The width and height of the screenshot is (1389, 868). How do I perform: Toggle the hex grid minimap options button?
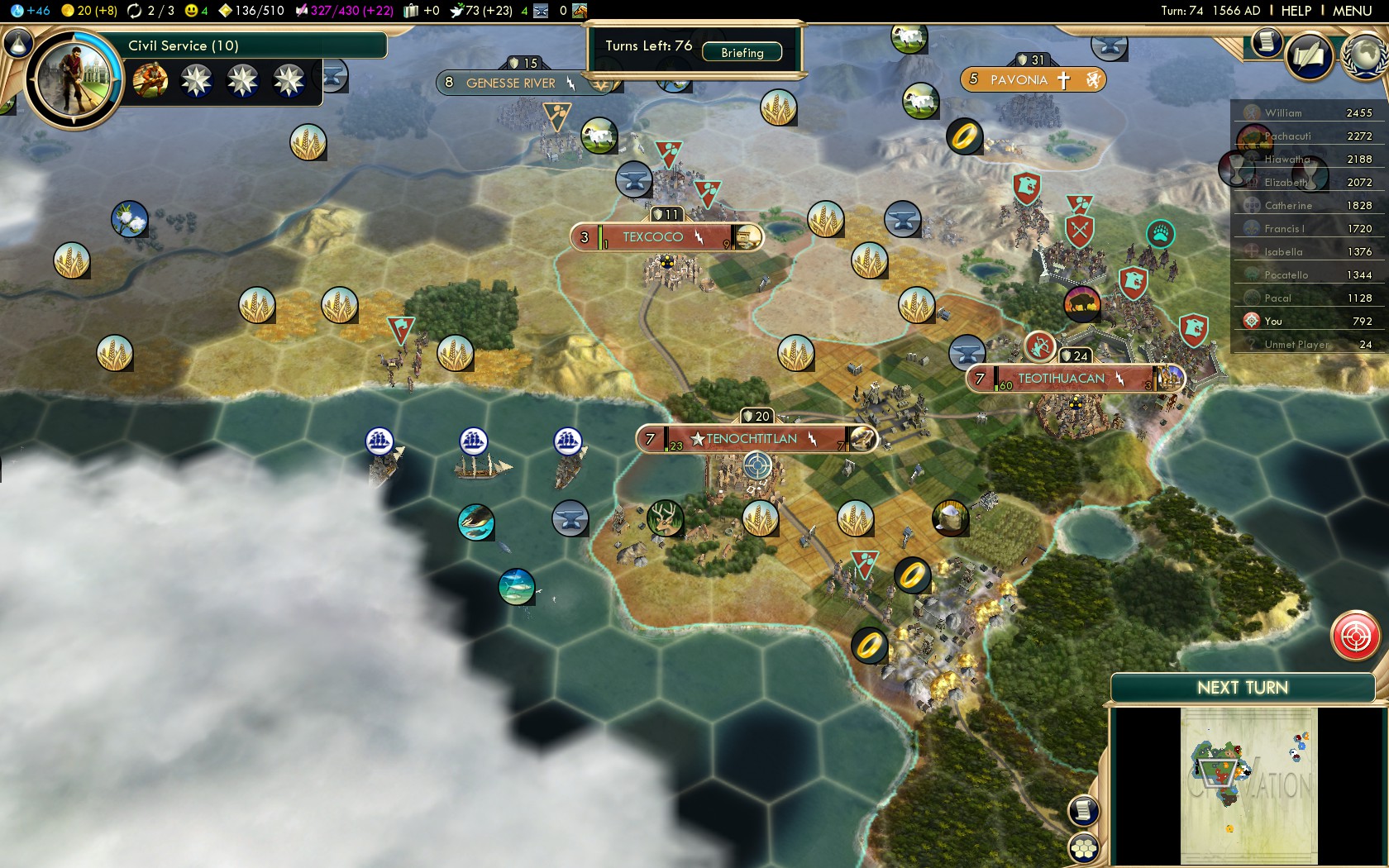point(1083,848)
